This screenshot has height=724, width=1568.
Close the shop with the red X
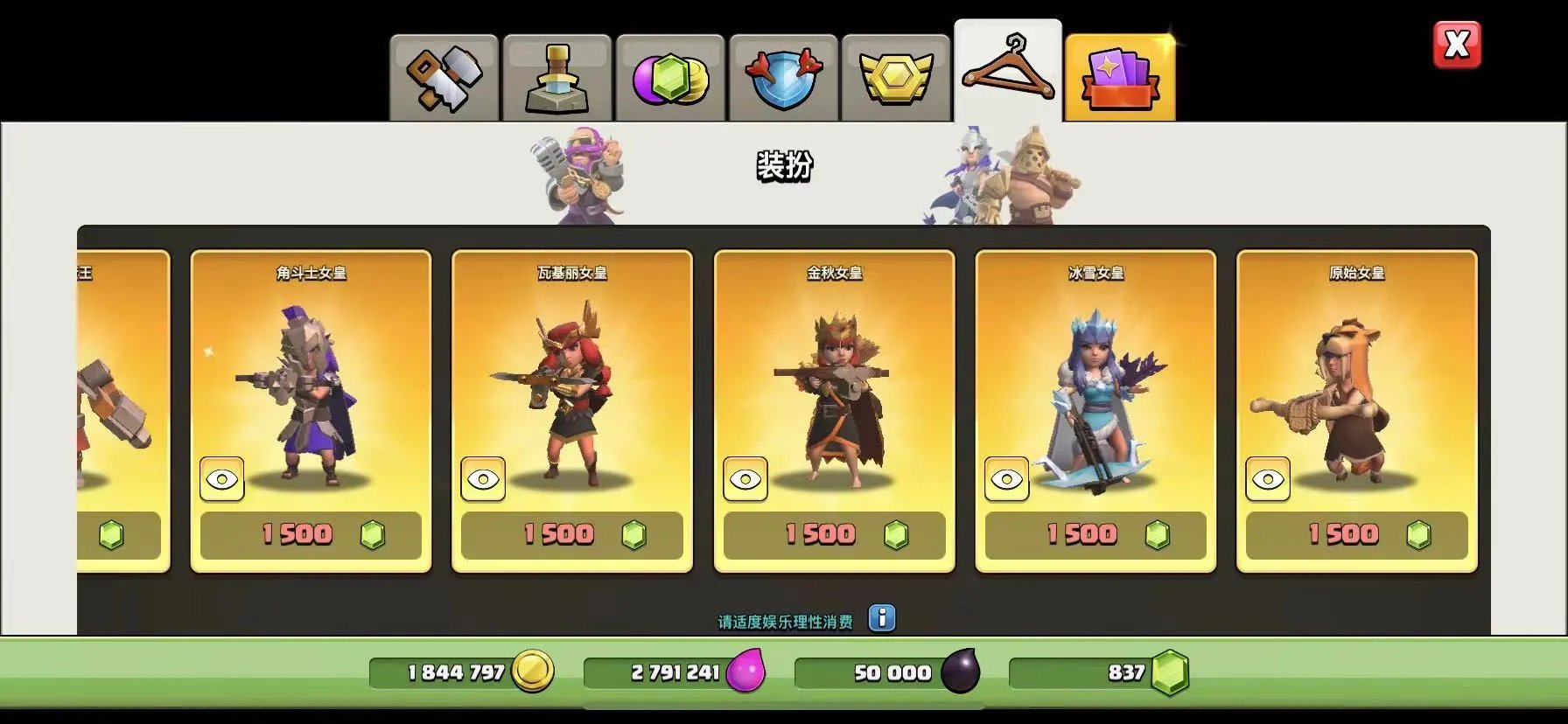(x=1457, y=45)
